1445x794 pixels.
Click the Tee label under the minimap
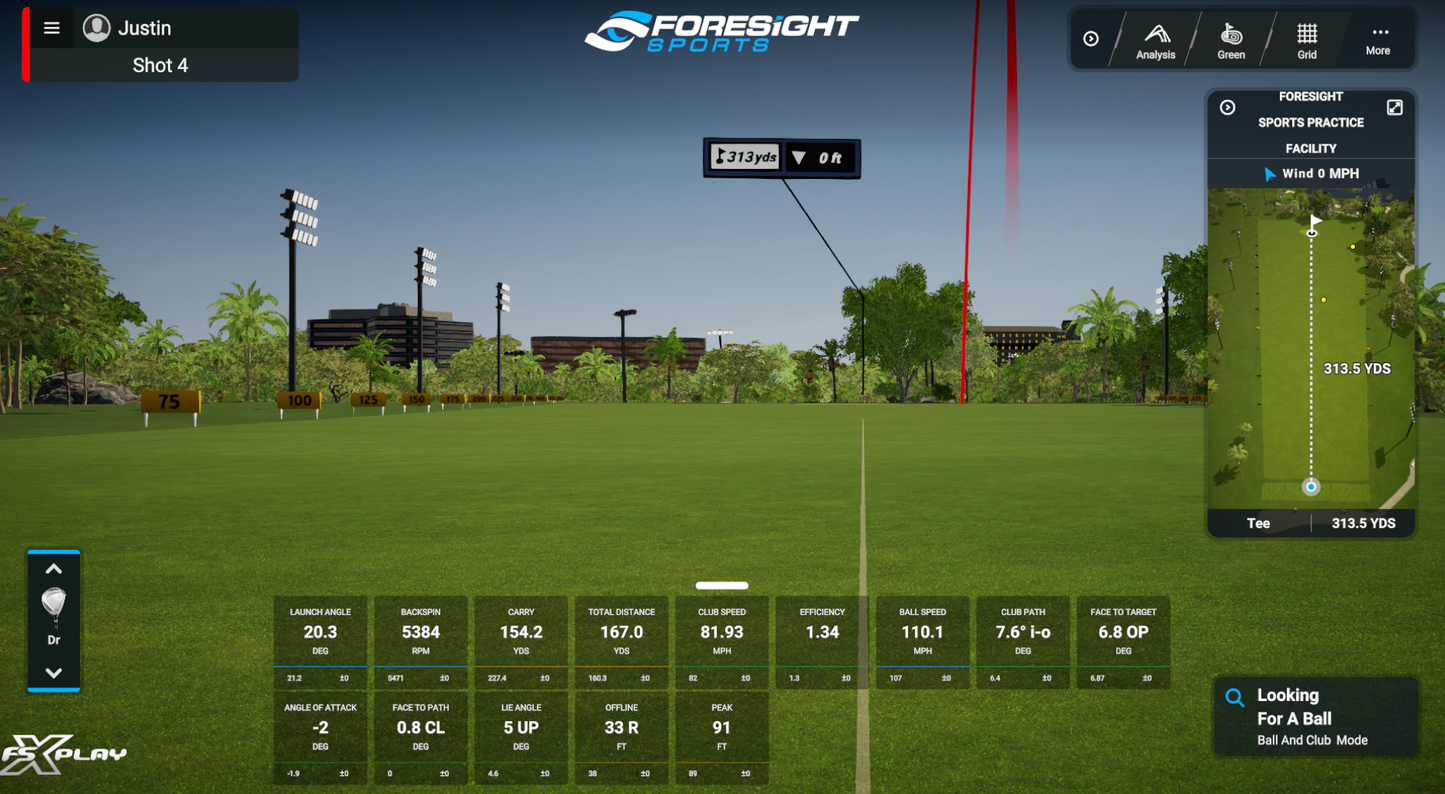(1259, 523)
